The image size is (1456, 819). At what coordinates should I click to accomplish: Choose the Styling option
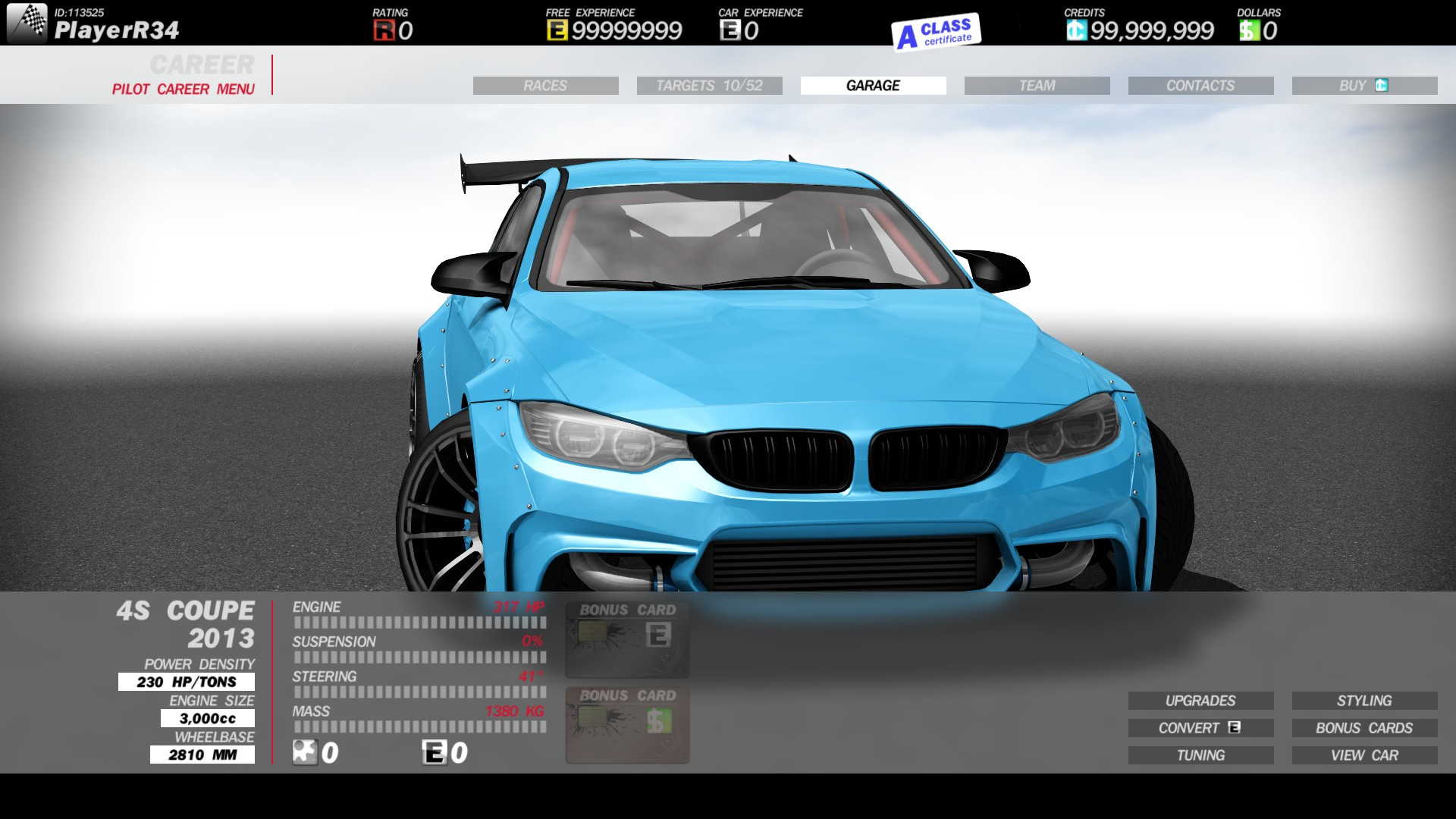[x=1364, y=701]
